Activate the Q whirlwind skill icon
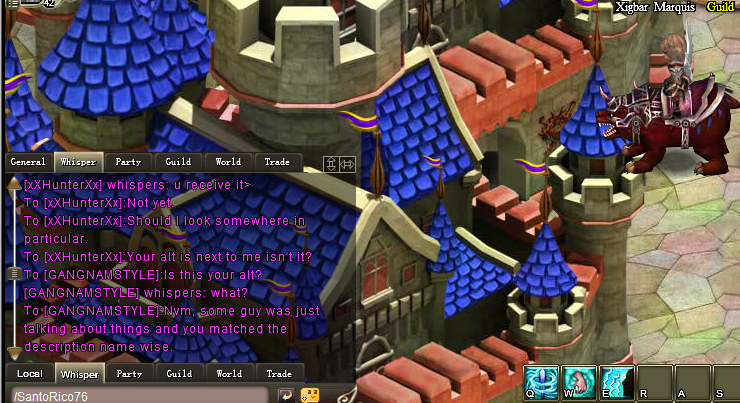Image resolution: width=740 pixels, height=403 pixels. (x=541, y=381)
